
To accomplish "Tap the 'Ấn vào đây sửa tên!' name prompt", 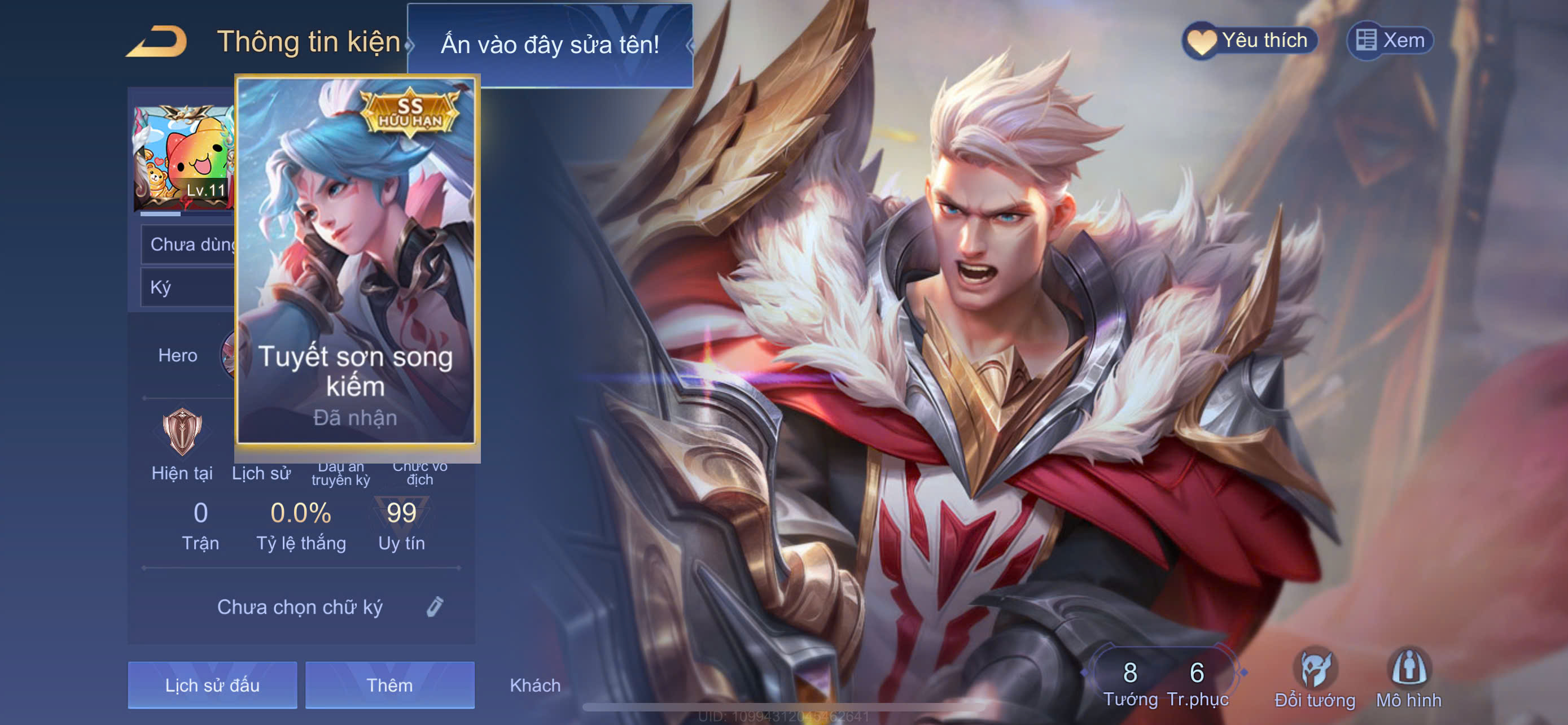I will click(549, 45).
